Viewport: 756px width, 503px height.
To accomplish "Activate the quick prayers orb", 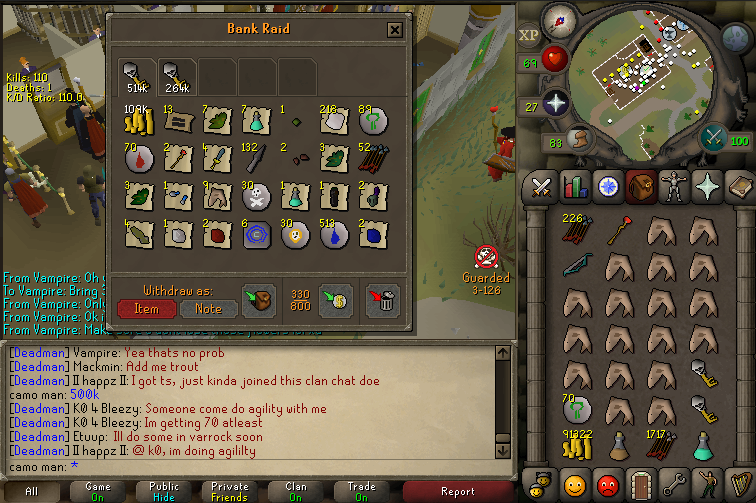I will click(556, 103).
